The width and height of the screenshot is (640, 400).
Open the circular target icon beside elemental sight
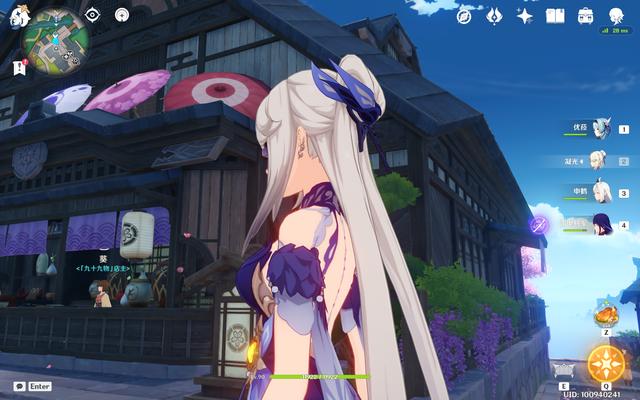tap(122, 15)
